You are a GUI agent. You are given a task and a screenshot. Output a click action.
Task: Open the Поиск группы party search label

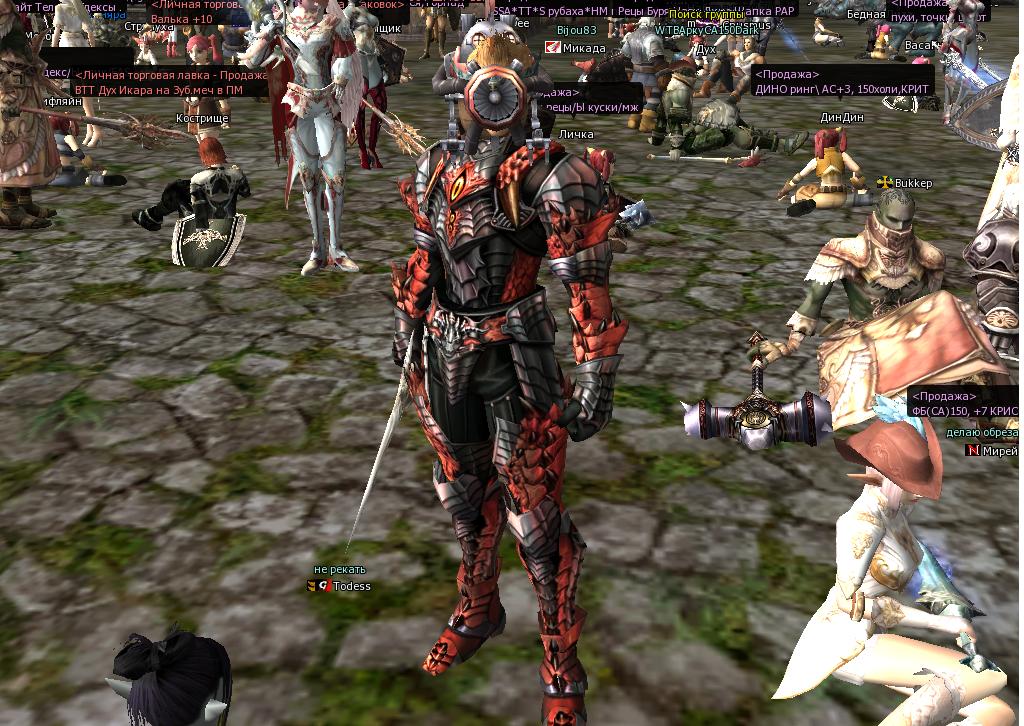[x=705, y=15]
